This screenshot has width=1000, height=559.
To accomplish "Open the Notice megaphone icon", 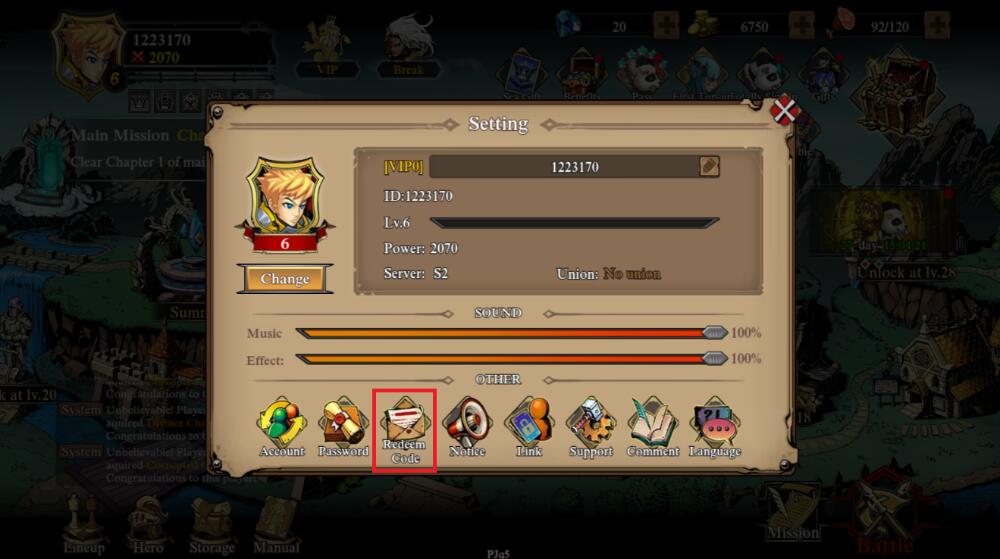I will pyautogui.click(x=467, y=427).
